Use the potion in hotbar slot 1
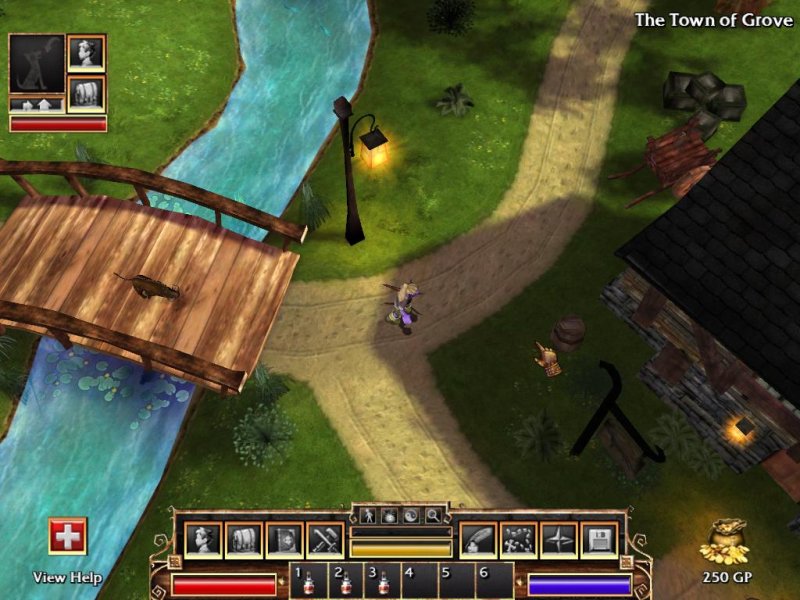The image size is (800, 600). 307,581
